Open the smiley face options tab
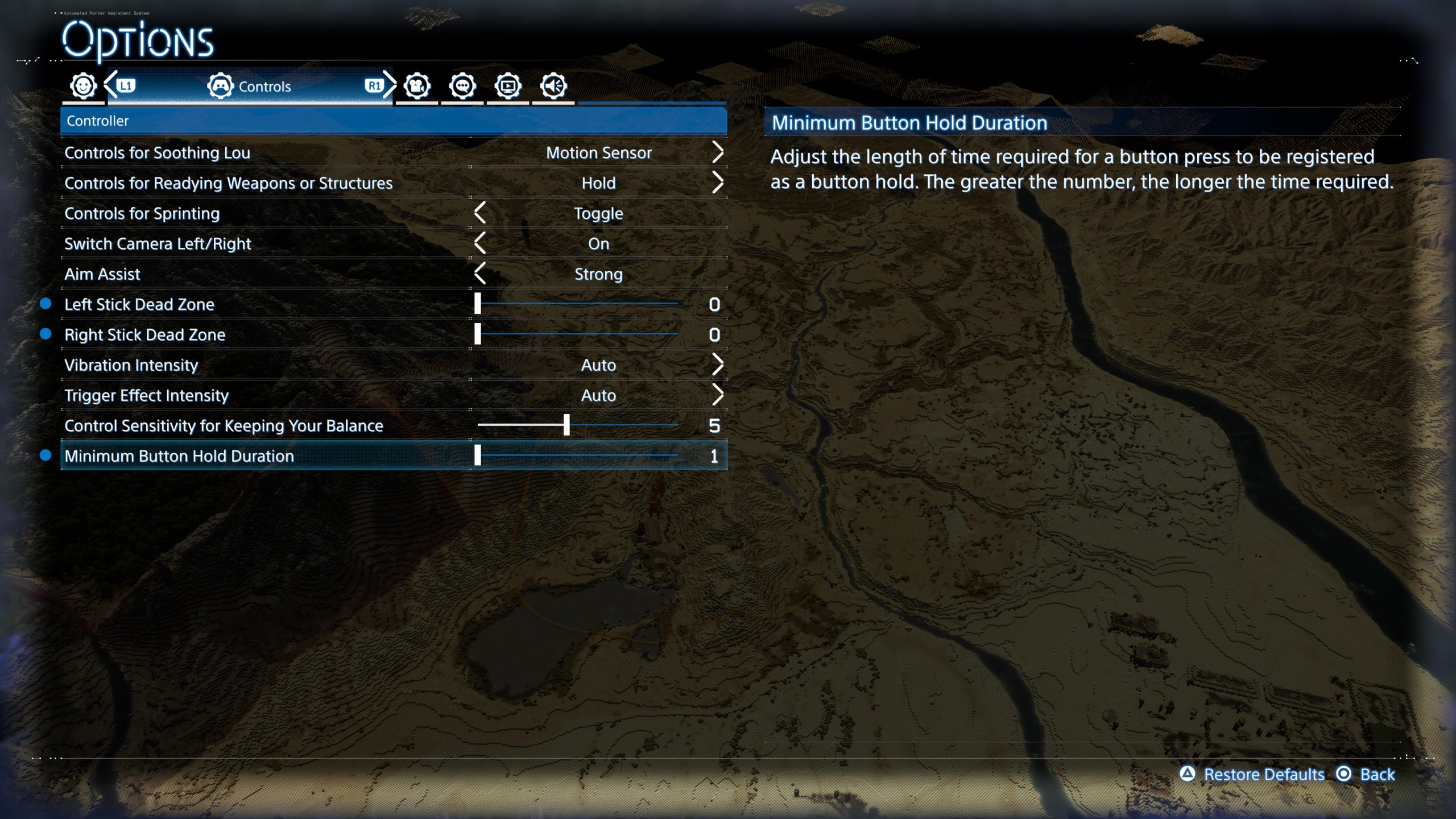1456x819 pixels. pyautogui.click(x=83, y=86)
